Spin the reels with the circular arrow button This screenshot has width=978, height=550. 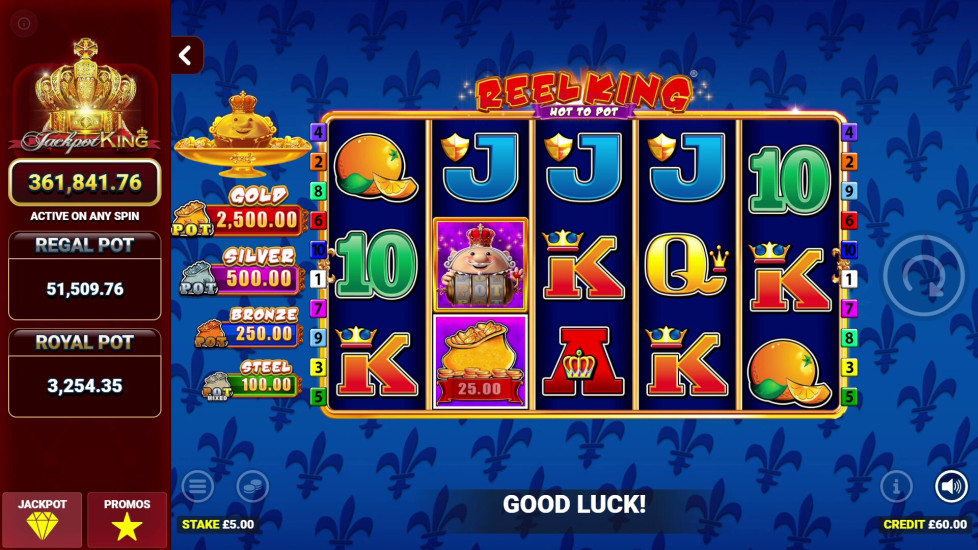(x=923, y=276)
